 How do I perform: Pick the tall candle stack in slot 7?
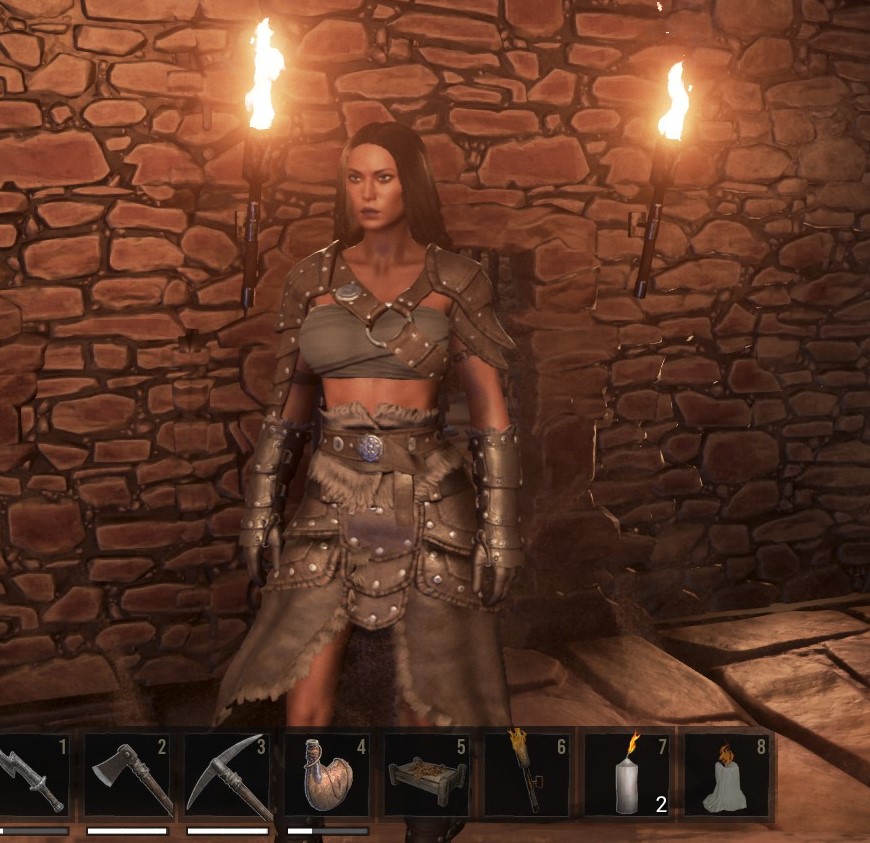626,777
